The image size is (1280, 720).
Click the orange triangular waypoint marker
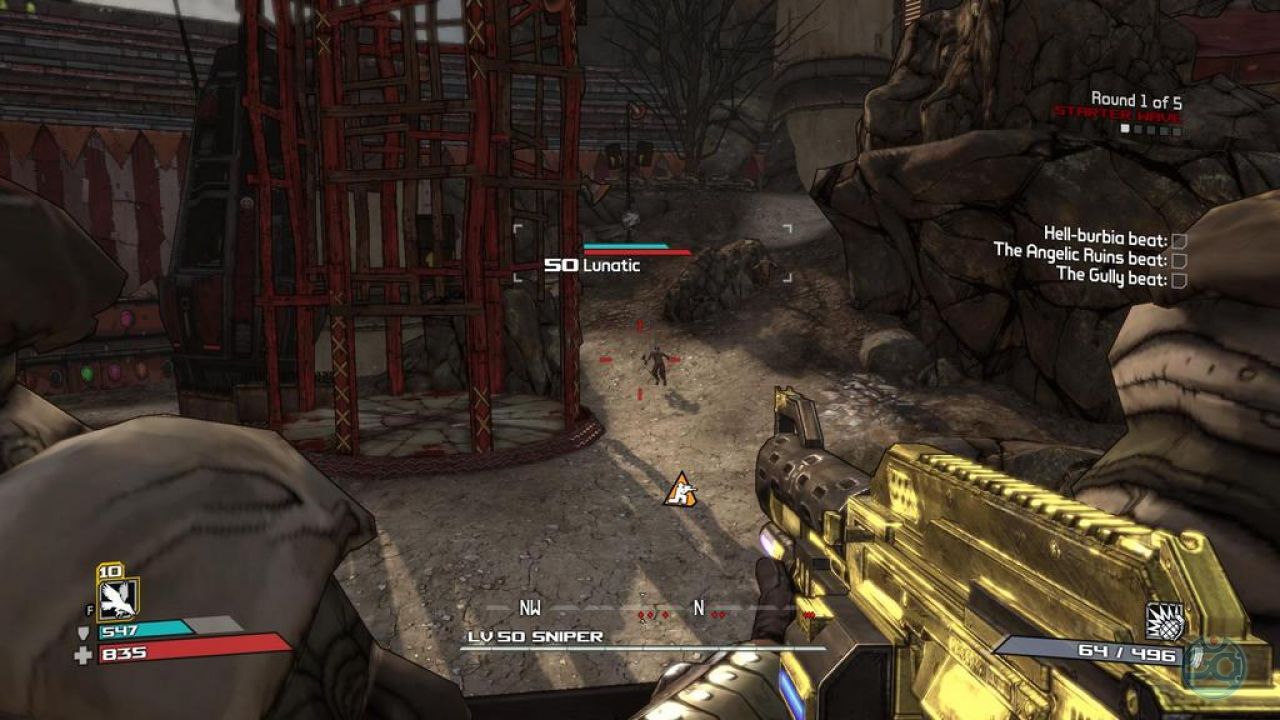click(680, 490)
